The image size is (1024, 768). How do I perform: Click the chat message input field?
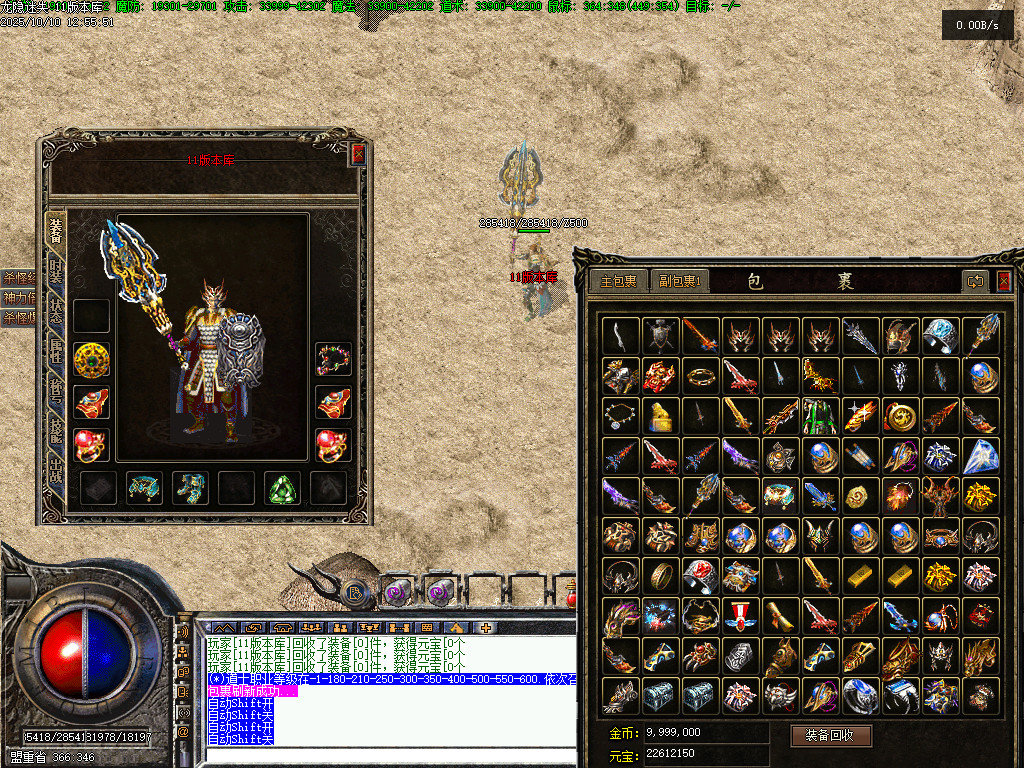coord(390,754)
